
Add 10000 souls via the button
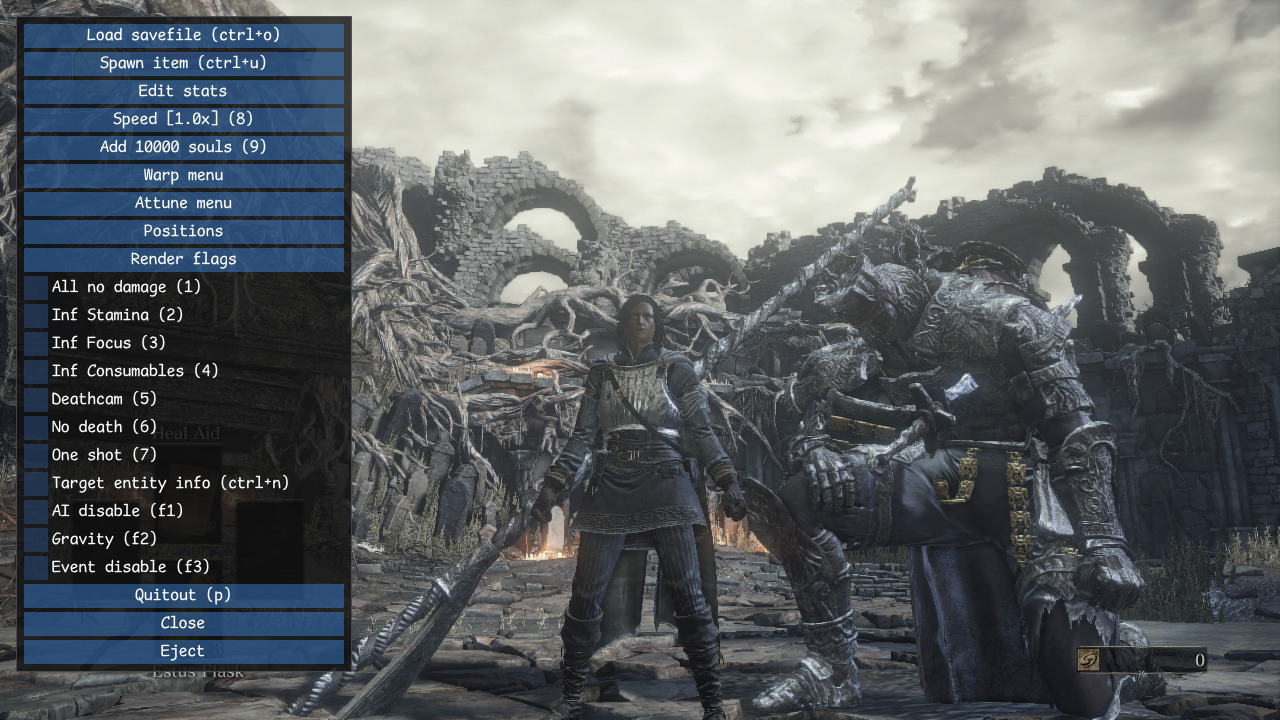click(x=183, y=147)
